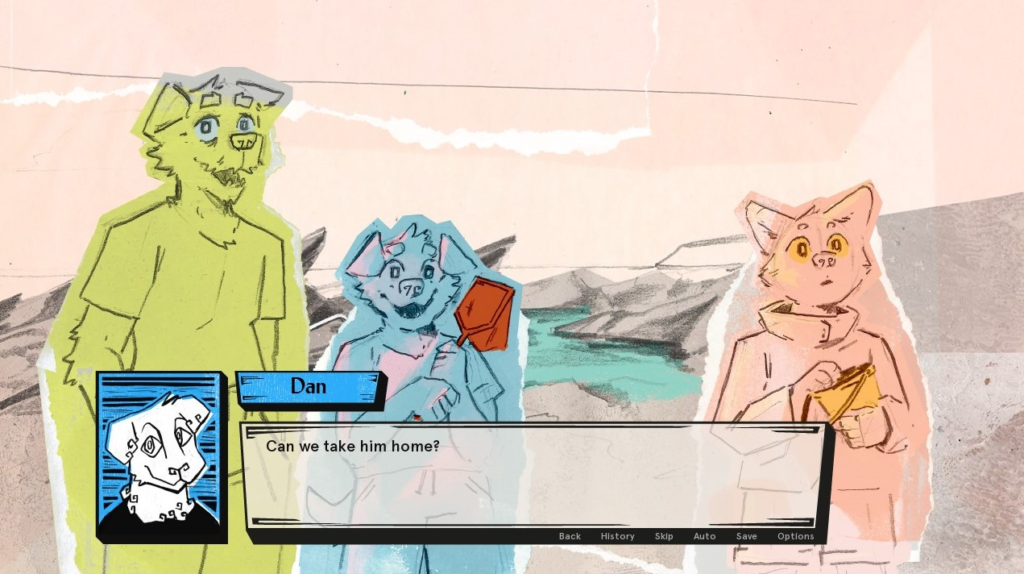This screenshot has width=1024, height=574.
Task: Go Back to the previous line
Action: tap(570, 537)
